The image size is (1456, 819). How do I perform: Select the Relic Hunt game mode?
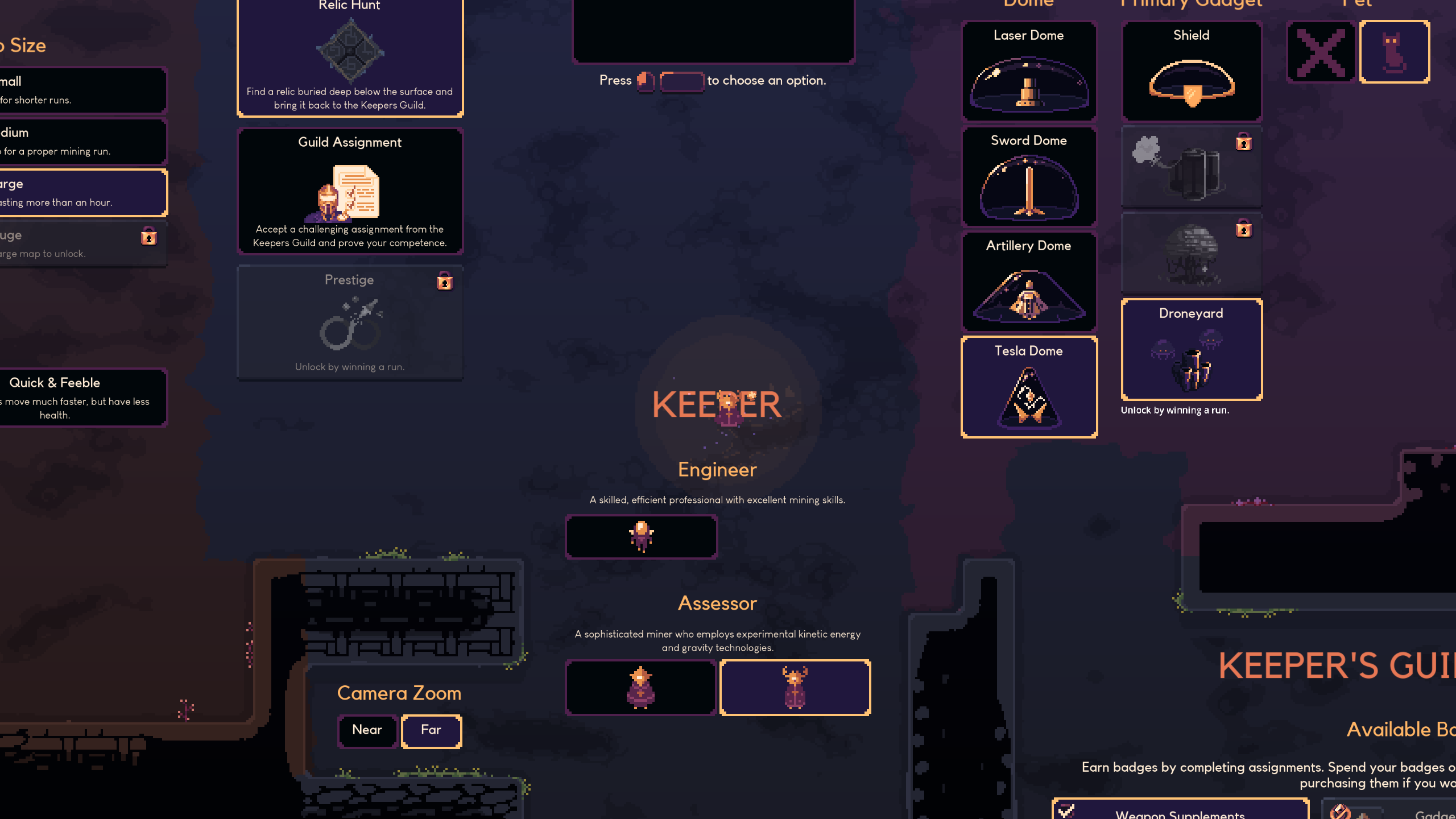pyautogui.click(x=350, y=57)
